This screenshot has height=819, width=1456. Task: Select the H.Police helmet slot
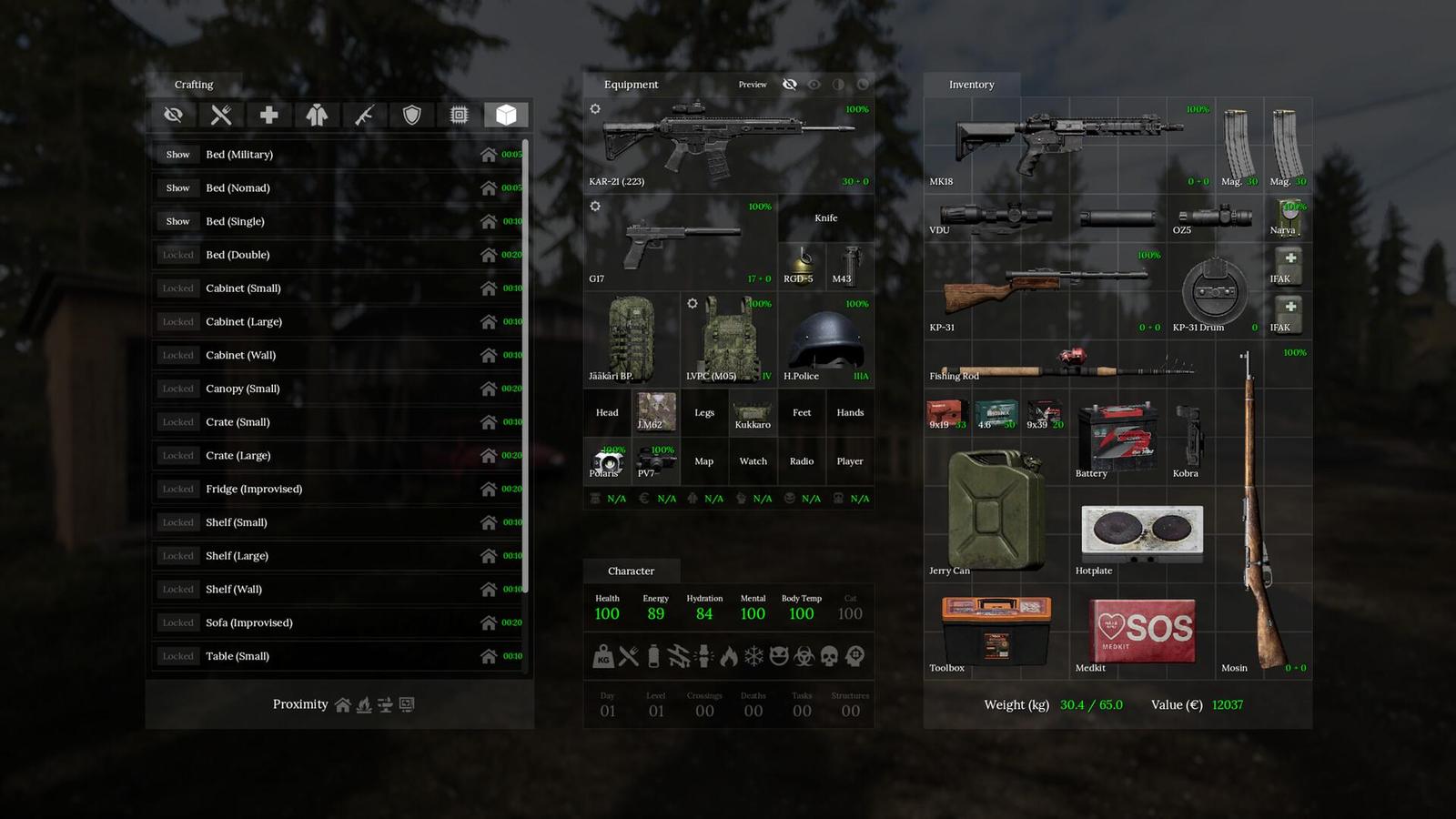(x=825, y=338)
